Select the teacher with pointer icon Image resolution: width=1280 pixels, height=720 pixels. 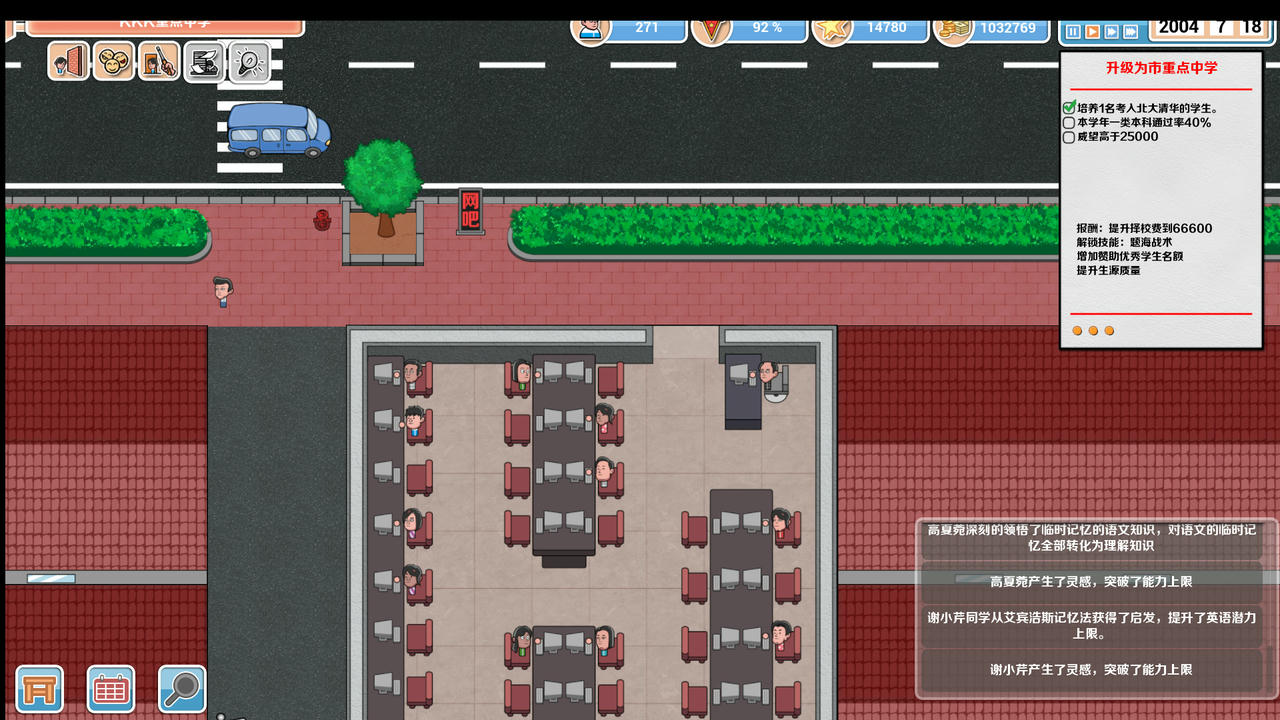(x=157, y=62)
